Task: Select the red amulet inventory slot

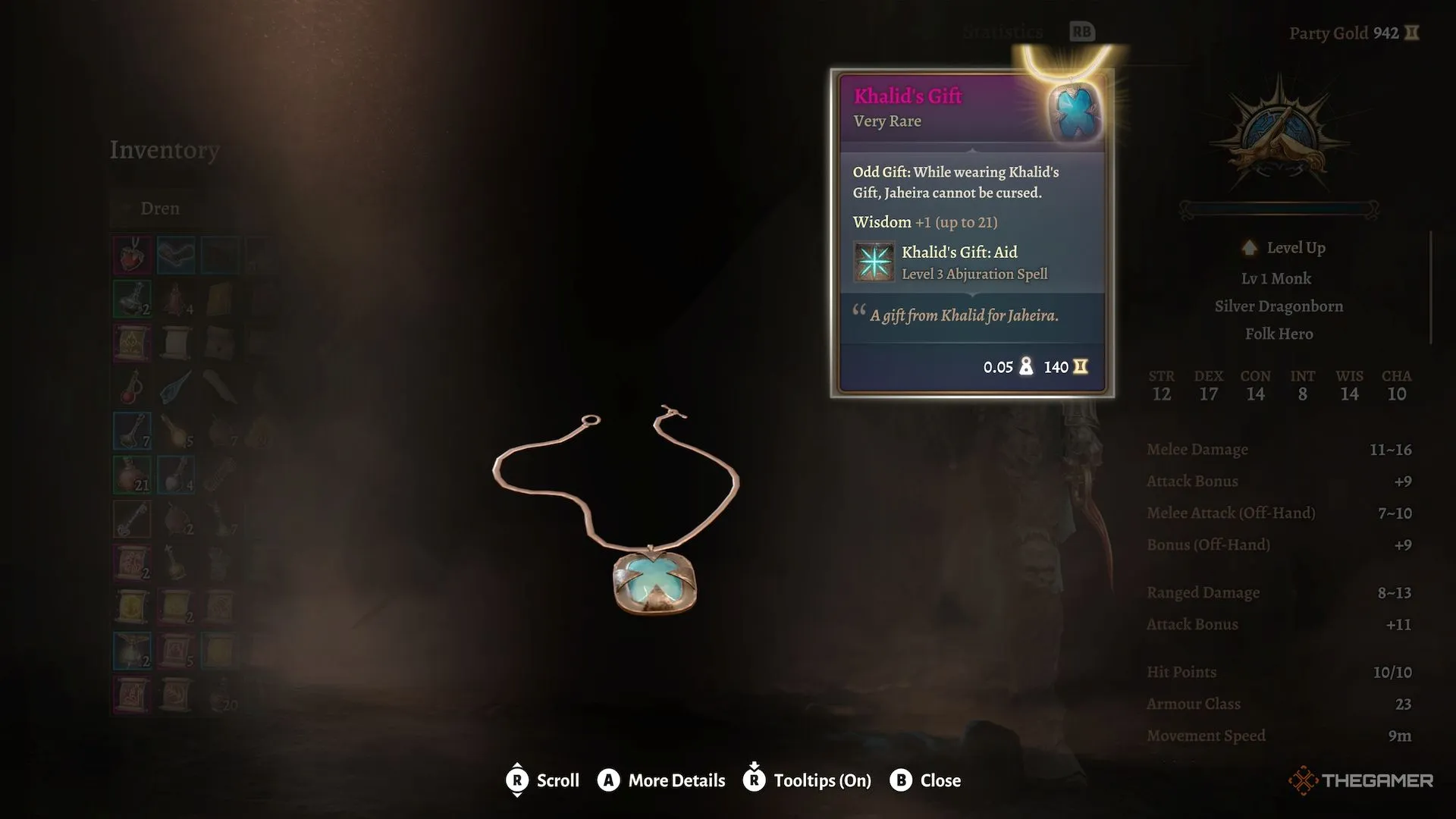Action: [x=132, y=255]
